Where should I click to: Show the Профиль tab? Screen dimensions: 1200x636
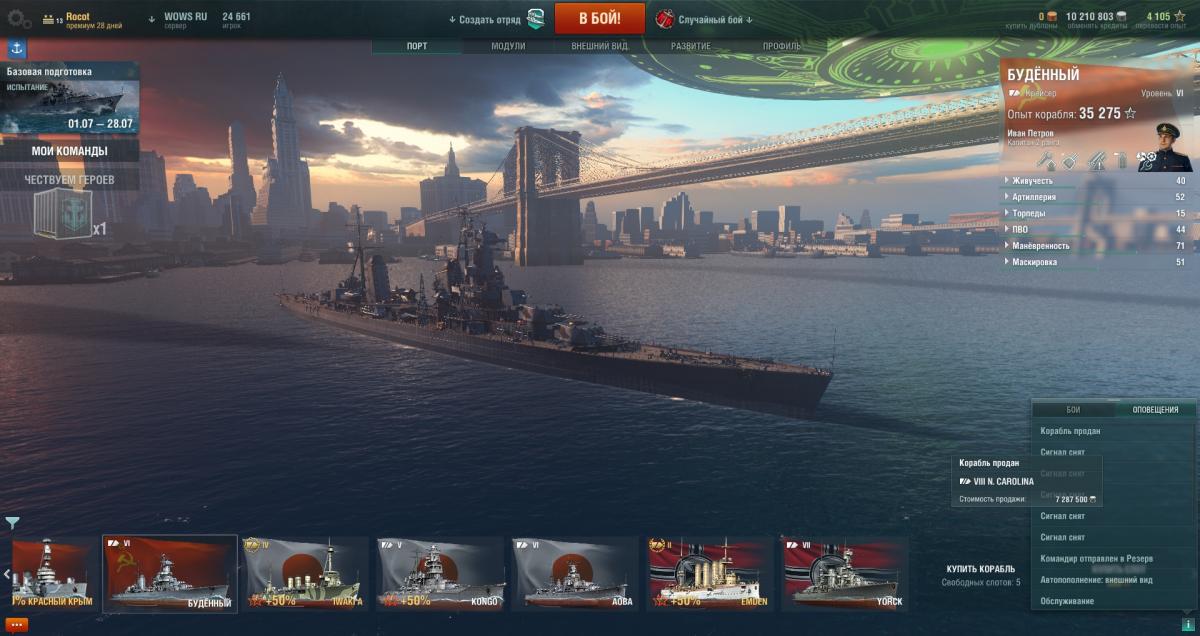click(781, 46)
